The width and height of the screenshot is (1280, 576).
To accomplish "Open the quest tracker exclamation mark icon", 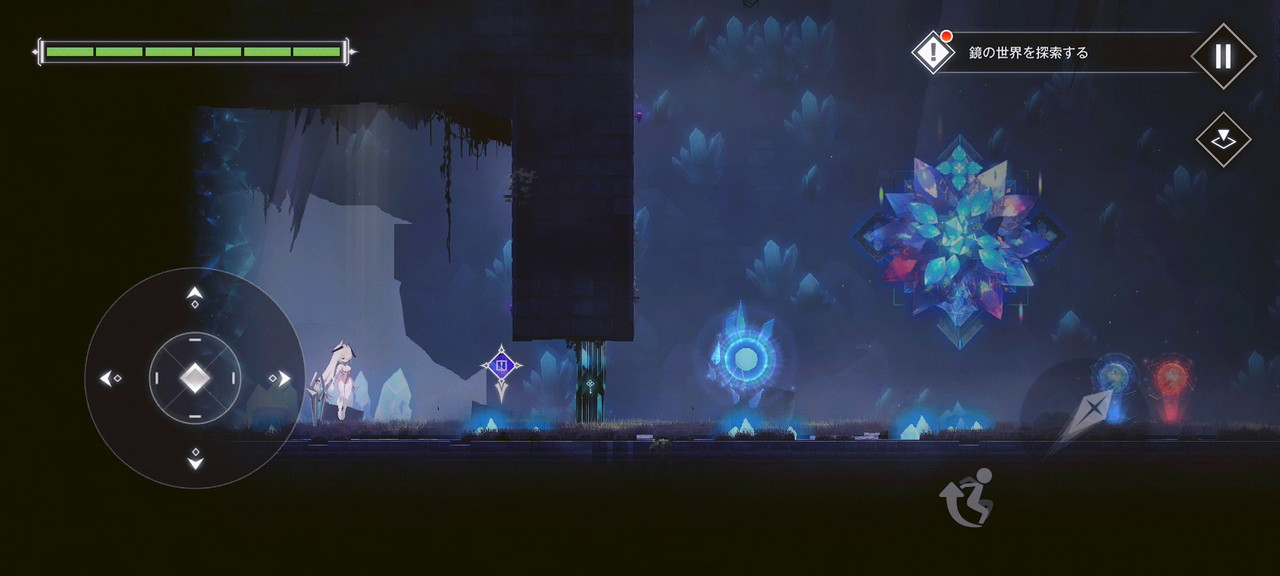I will [933, 52].
